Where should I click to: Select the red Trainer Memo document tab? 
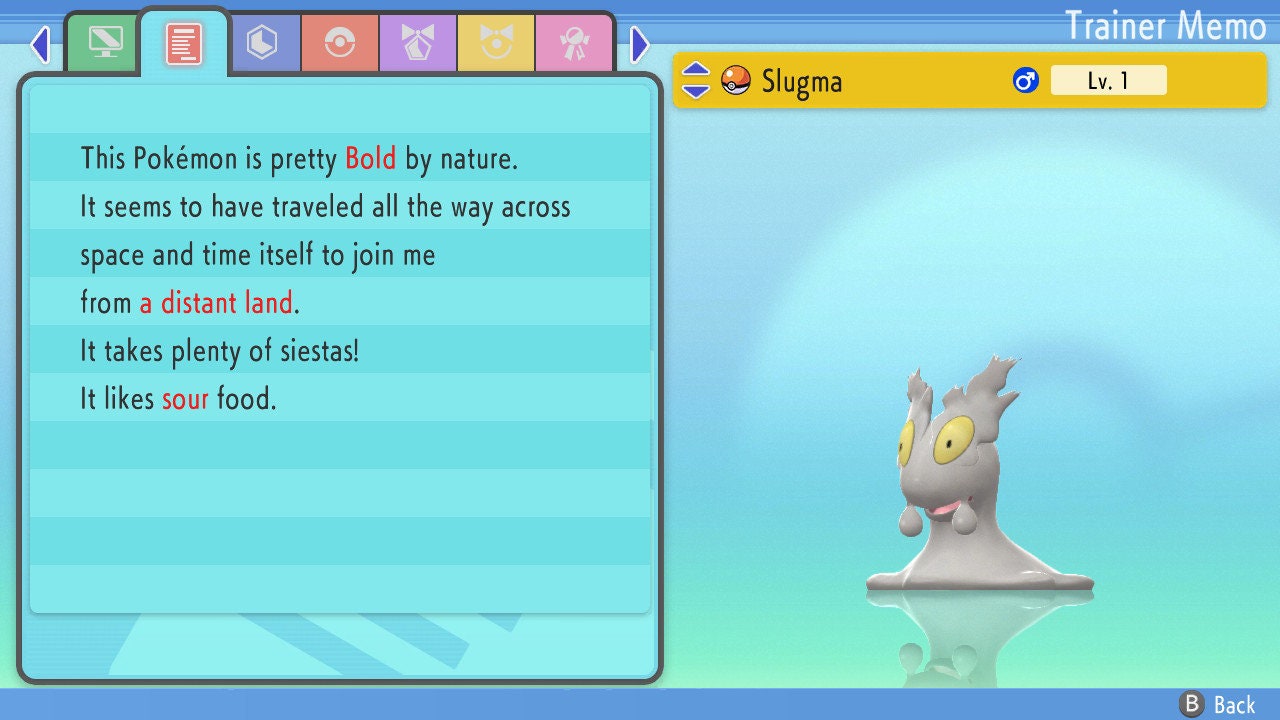point(184,43)
